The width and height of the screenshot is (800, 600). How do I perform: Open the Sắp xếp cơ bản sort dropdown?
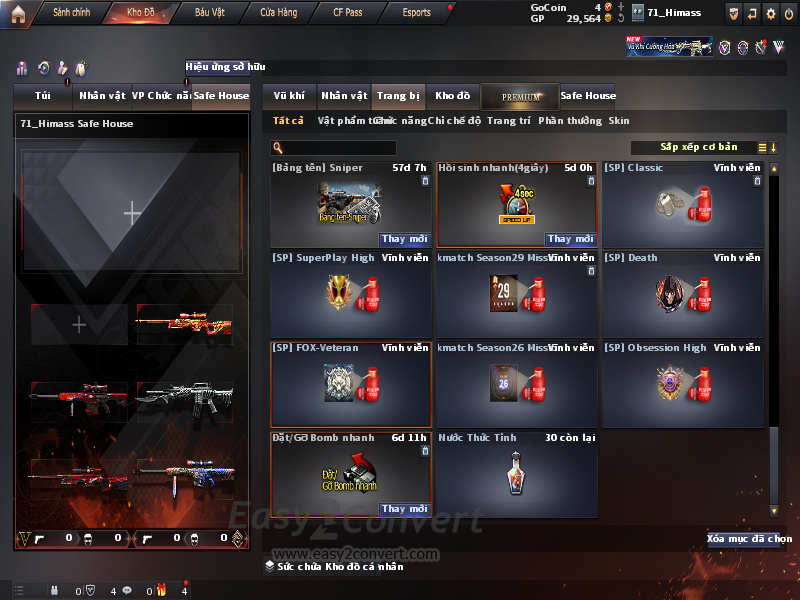click(700, 148)
